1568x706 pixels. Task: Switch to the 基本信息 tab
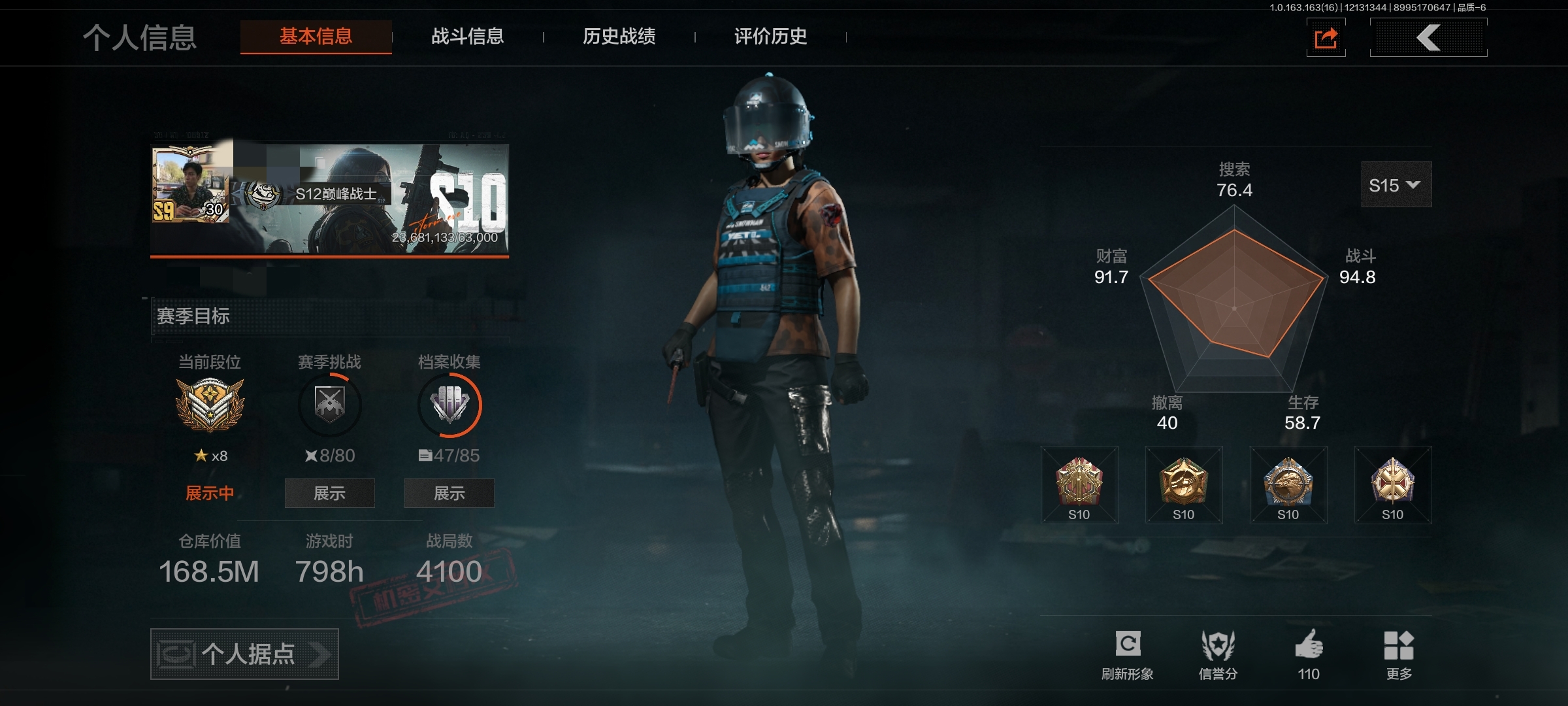coord(316,37)
